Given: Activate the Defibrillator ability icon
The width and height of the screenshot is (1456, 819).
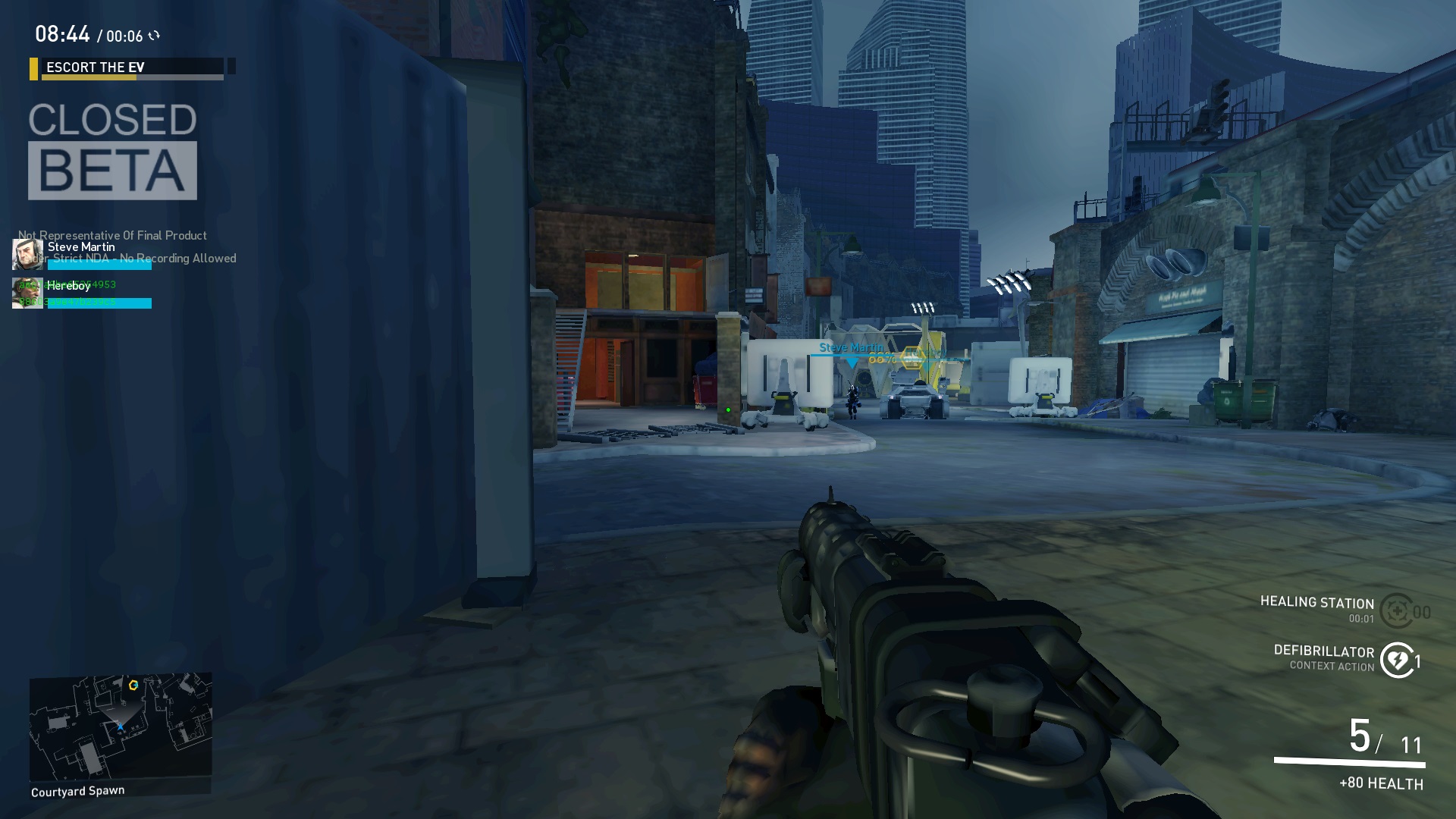Looking at the screenshot, I should (x=1397, y=660).
